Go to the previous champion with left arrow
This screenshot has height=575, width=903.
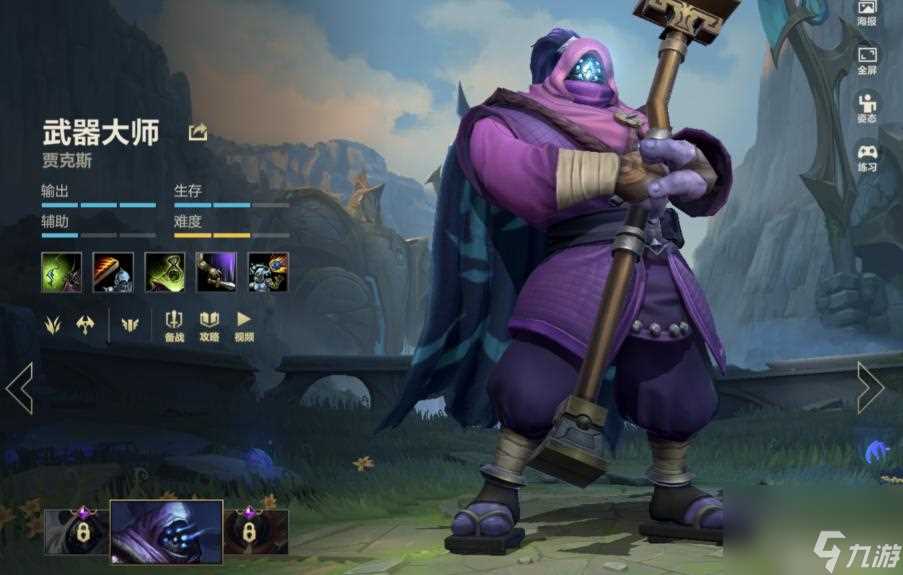tap(19, 388)
